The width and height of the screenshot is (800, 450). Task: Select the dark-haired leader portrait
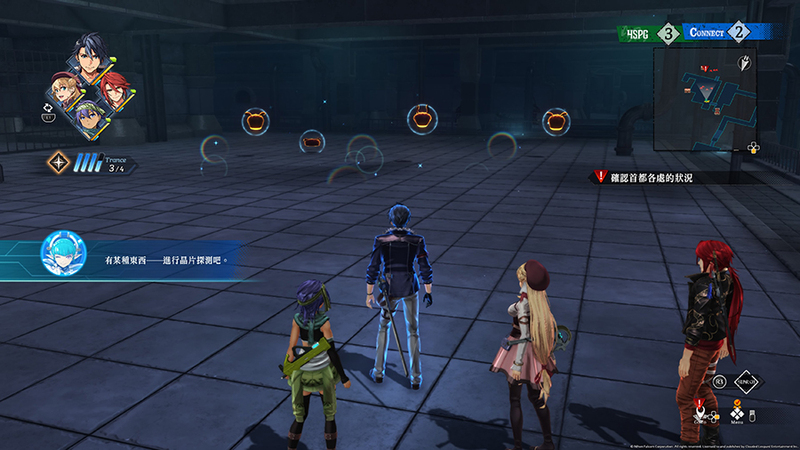pos(88,60)
